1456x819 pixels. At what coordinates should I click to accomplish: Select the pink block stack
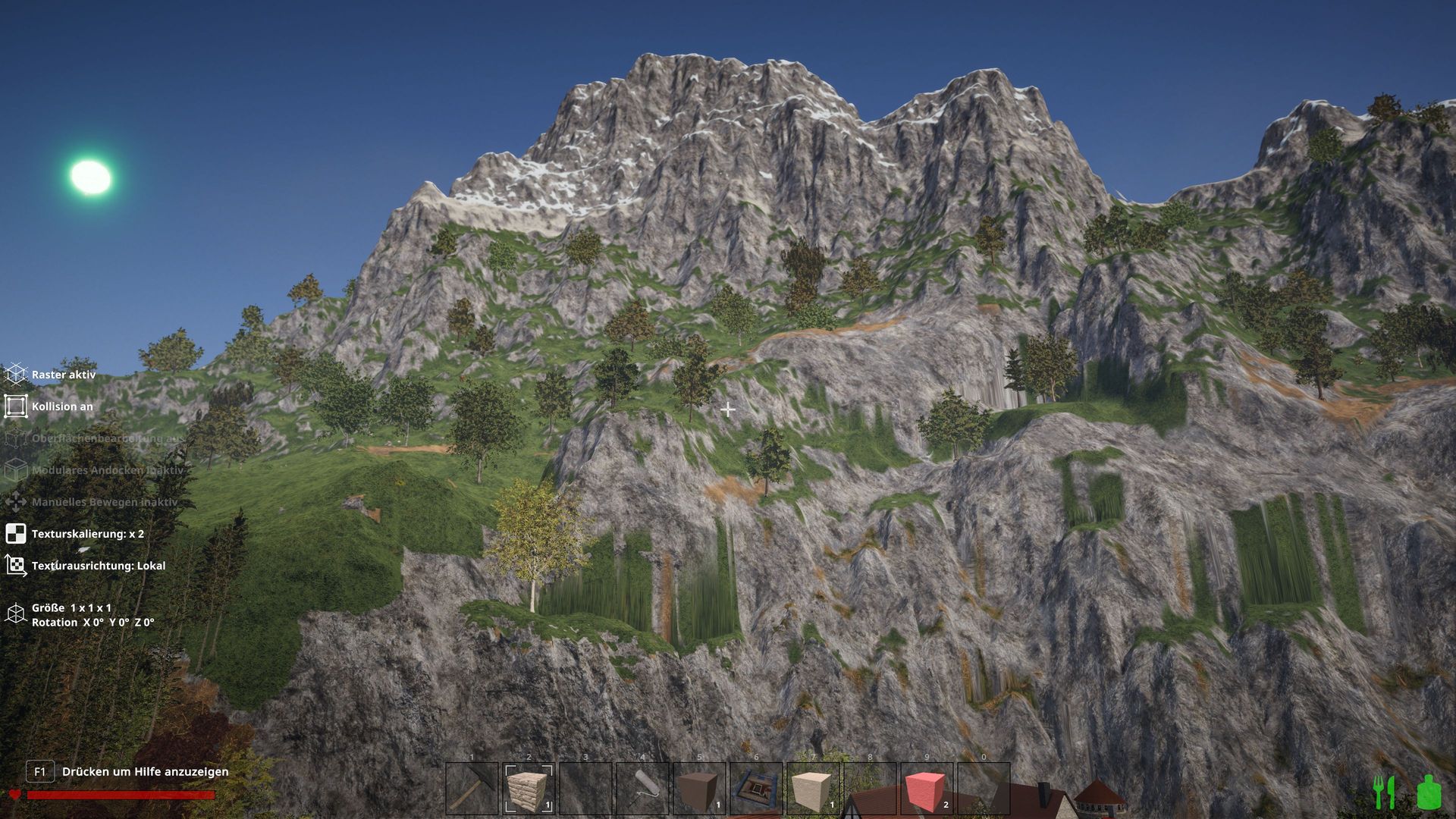point(927,789)
